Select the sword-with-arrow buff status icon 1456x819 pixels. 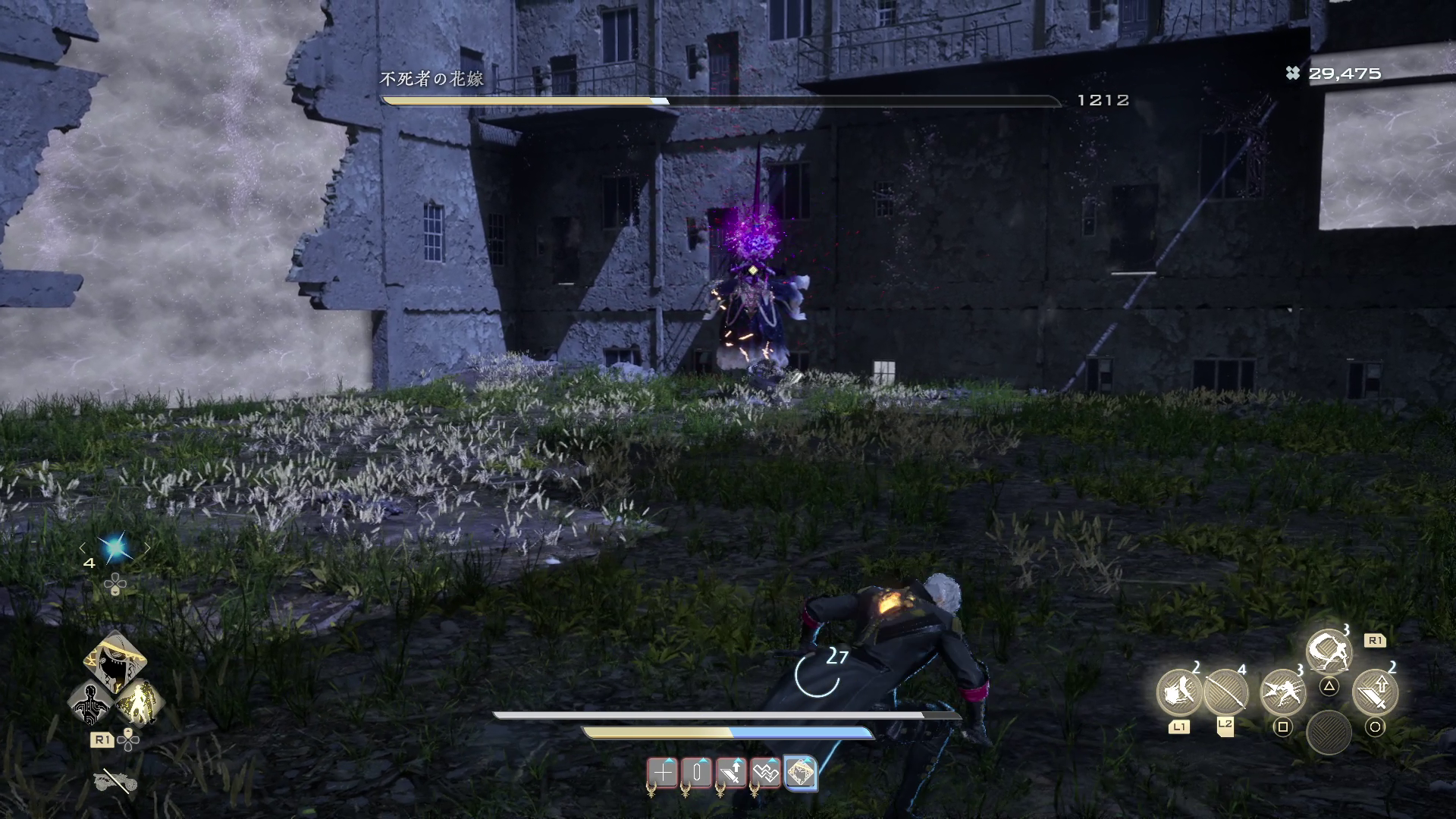tap(732, 773)
